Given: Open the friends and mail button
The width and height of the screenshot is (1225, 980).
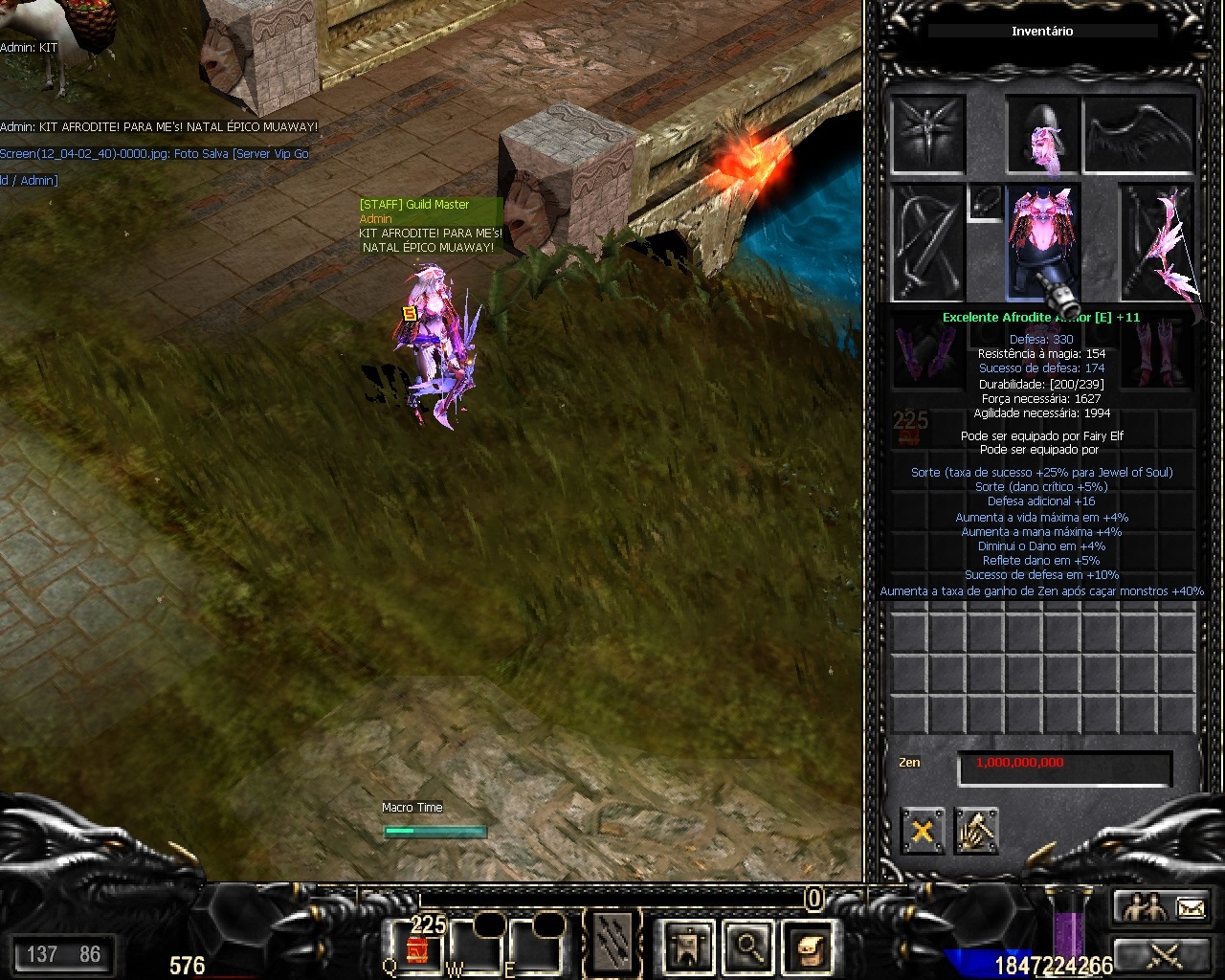Looking at the screenshot, I should click(1164, 907).
